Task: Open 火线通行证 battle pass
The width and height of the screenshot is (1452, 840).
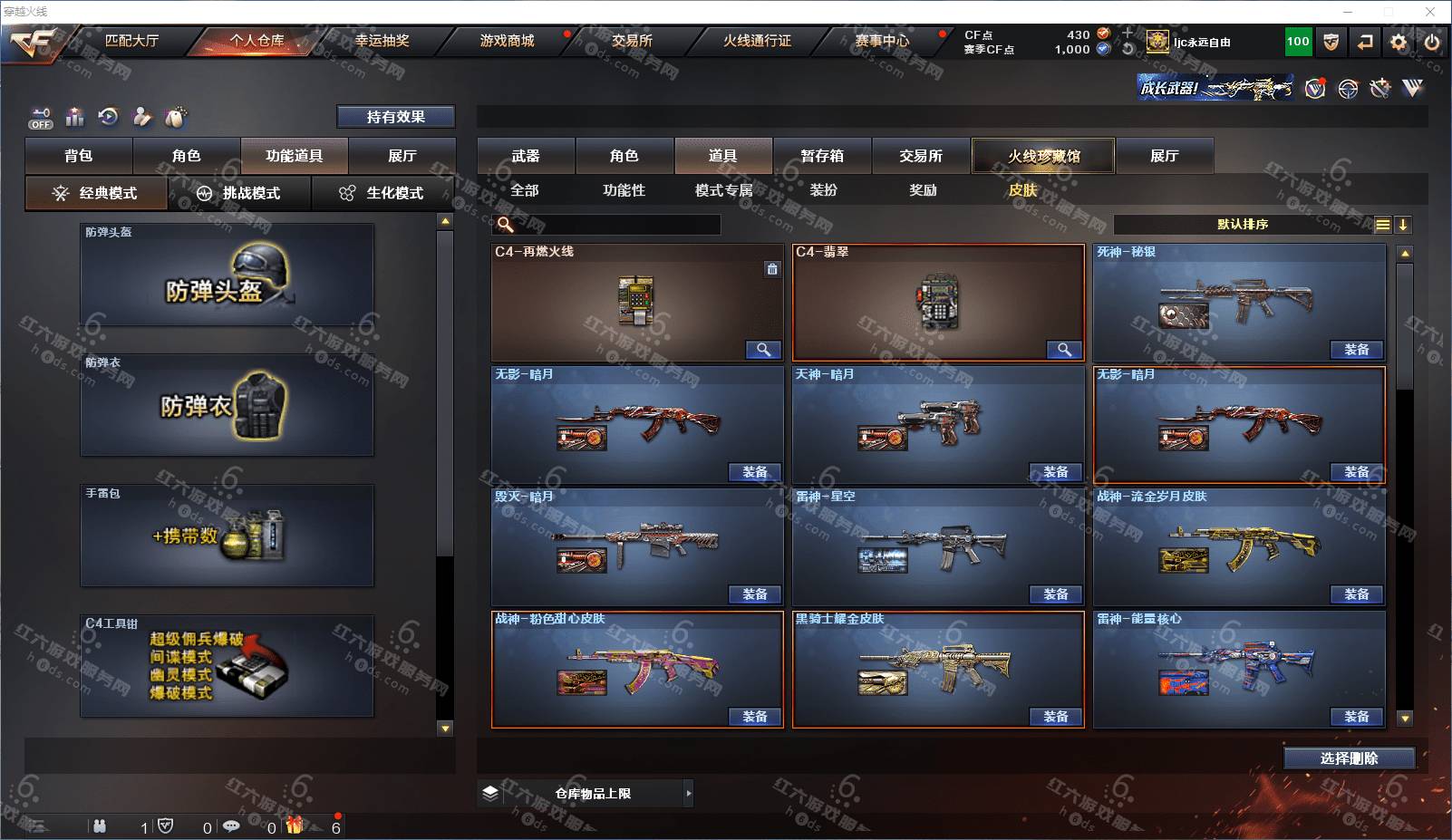Action: point(757,41)
